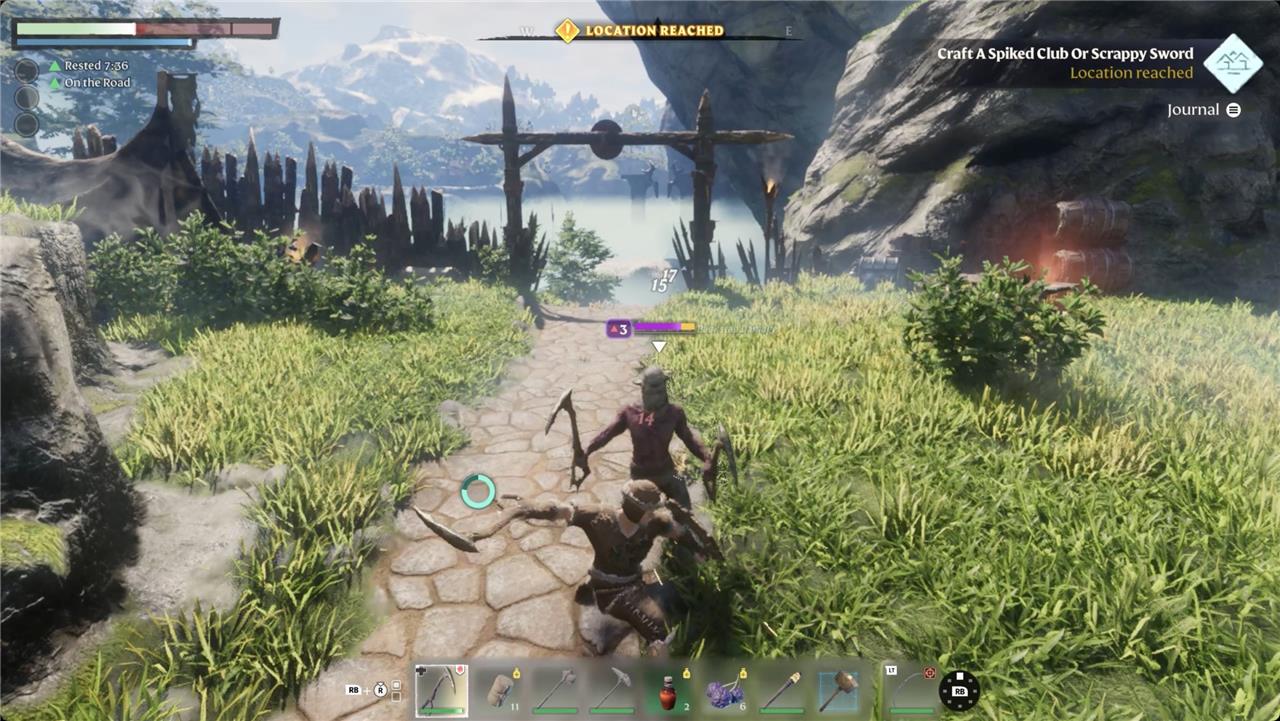
Task: Choose the pickaxe hotbar slot
Action: pos(612,690)
